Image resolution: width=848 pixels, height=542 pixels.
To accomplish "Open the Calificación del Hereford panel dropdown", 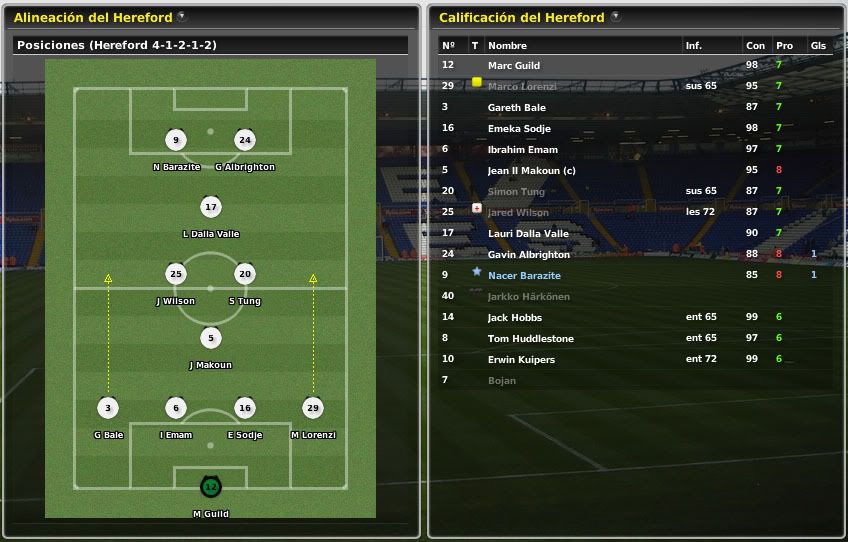I will [615, 17].
